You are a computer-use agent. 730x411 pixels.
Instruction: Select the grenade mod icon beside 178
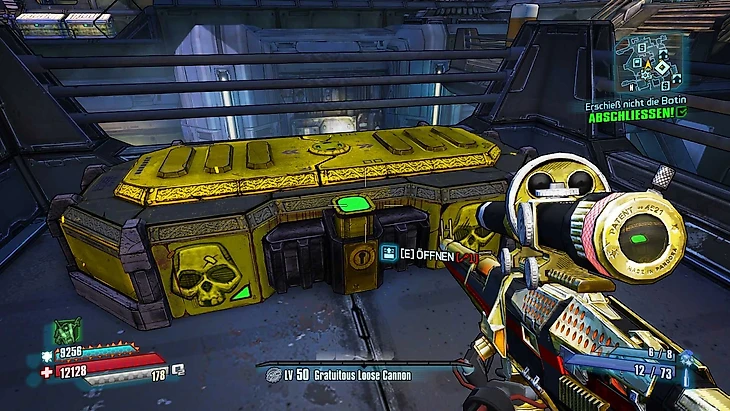pos(178,370)
